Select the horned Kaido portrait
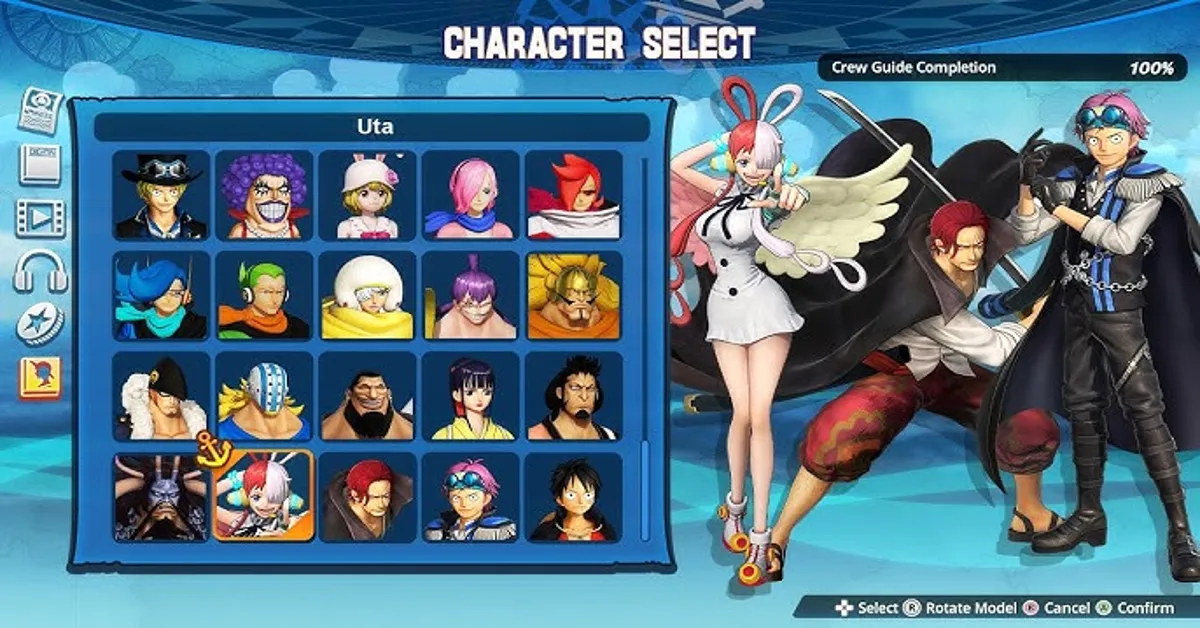This screenshot has height=628, width=1200. 162,497
